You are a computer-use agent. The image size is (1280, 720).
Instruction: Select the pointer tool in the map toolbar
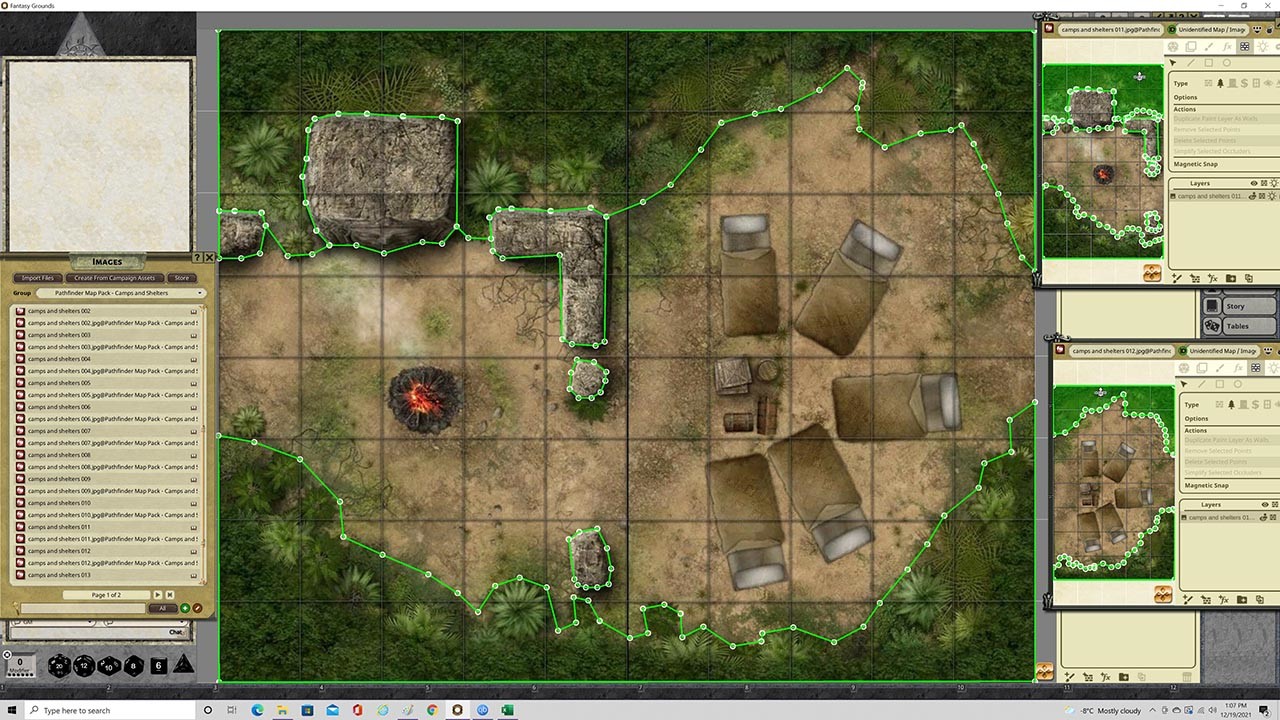coord(1172,64)
